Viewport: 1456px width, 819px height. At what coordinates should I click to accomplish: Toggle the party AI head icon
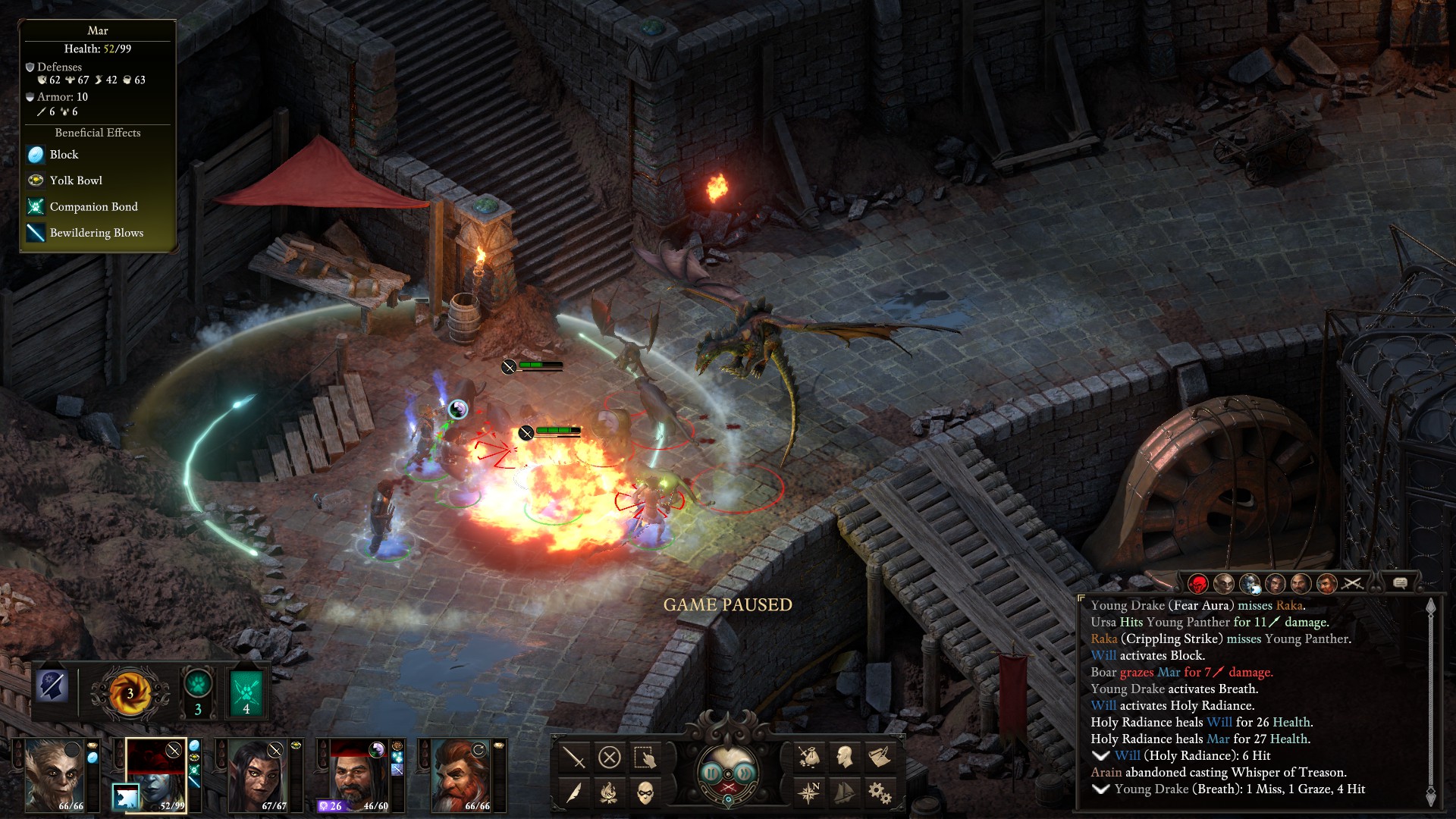53,686
